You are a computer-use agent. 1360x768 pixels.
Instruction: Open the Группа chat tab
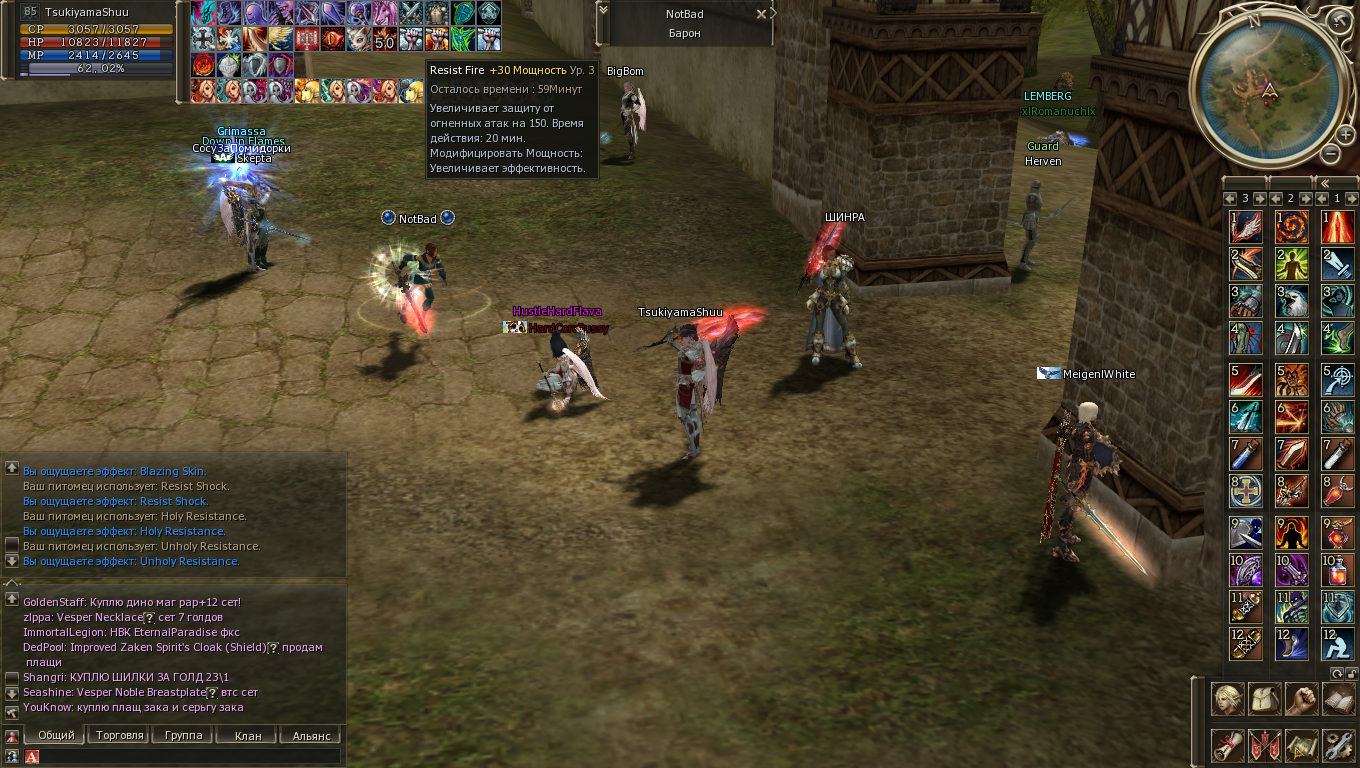[x=183, y=735]
